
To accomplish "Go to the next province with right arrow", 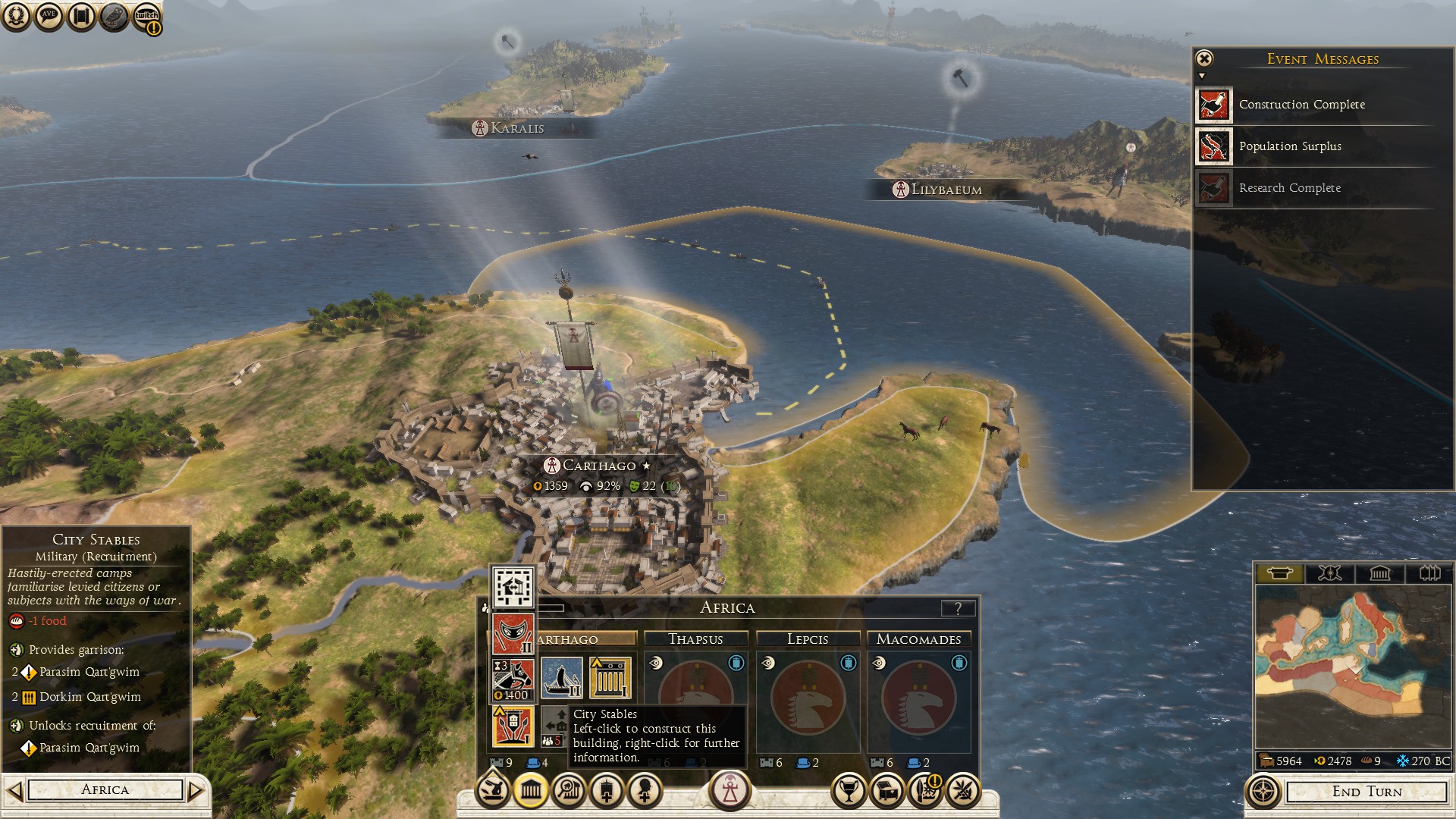I will (196, 791).
